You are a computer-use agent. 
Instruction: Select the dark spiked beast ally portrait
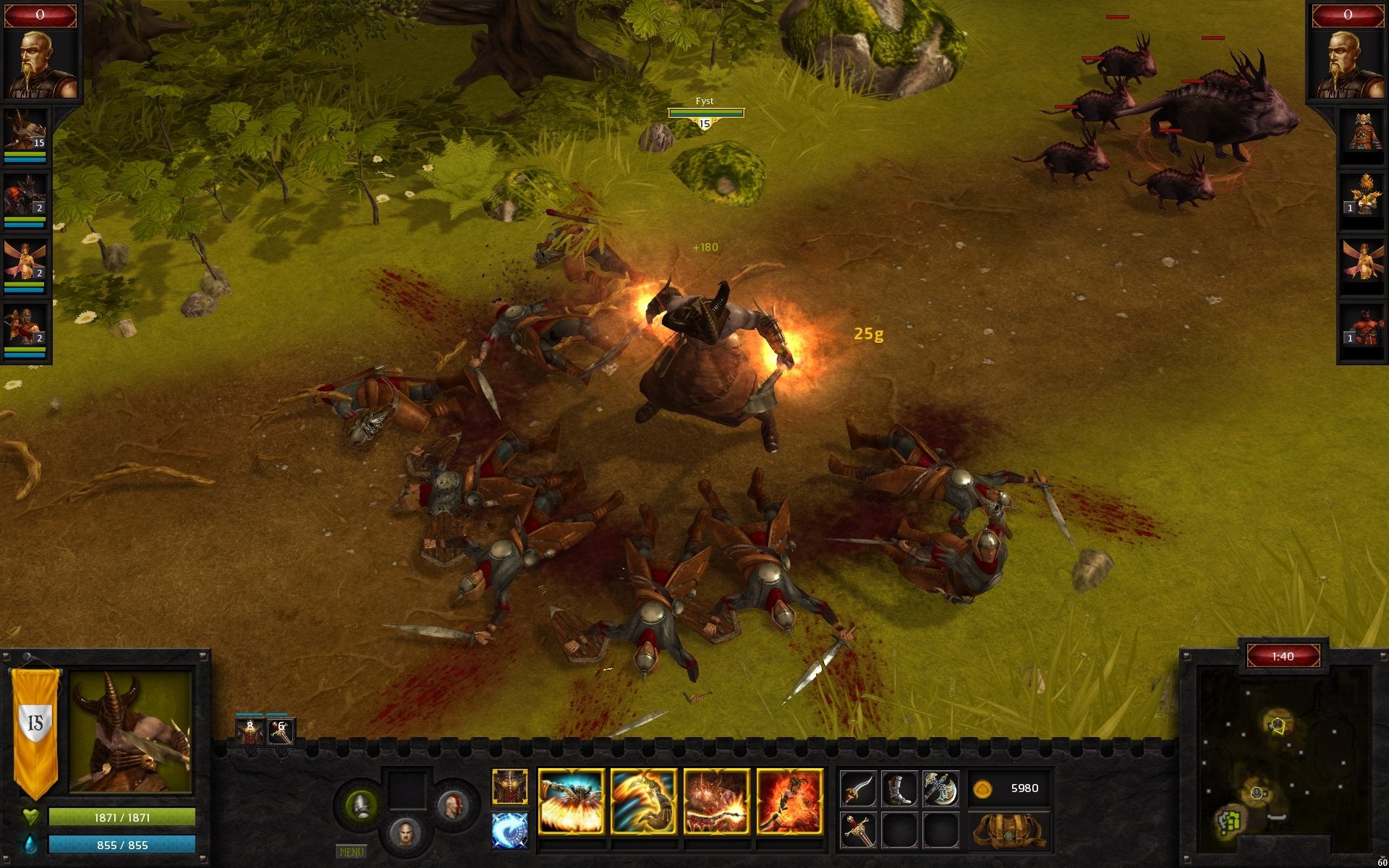pyautogui.click(x=25, y=195)
